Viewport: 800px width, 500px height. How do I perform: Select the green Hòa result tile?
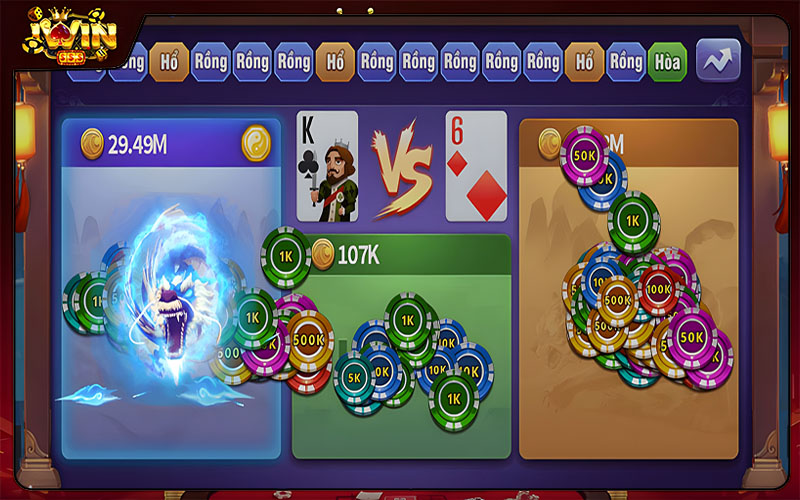point(667,62)
